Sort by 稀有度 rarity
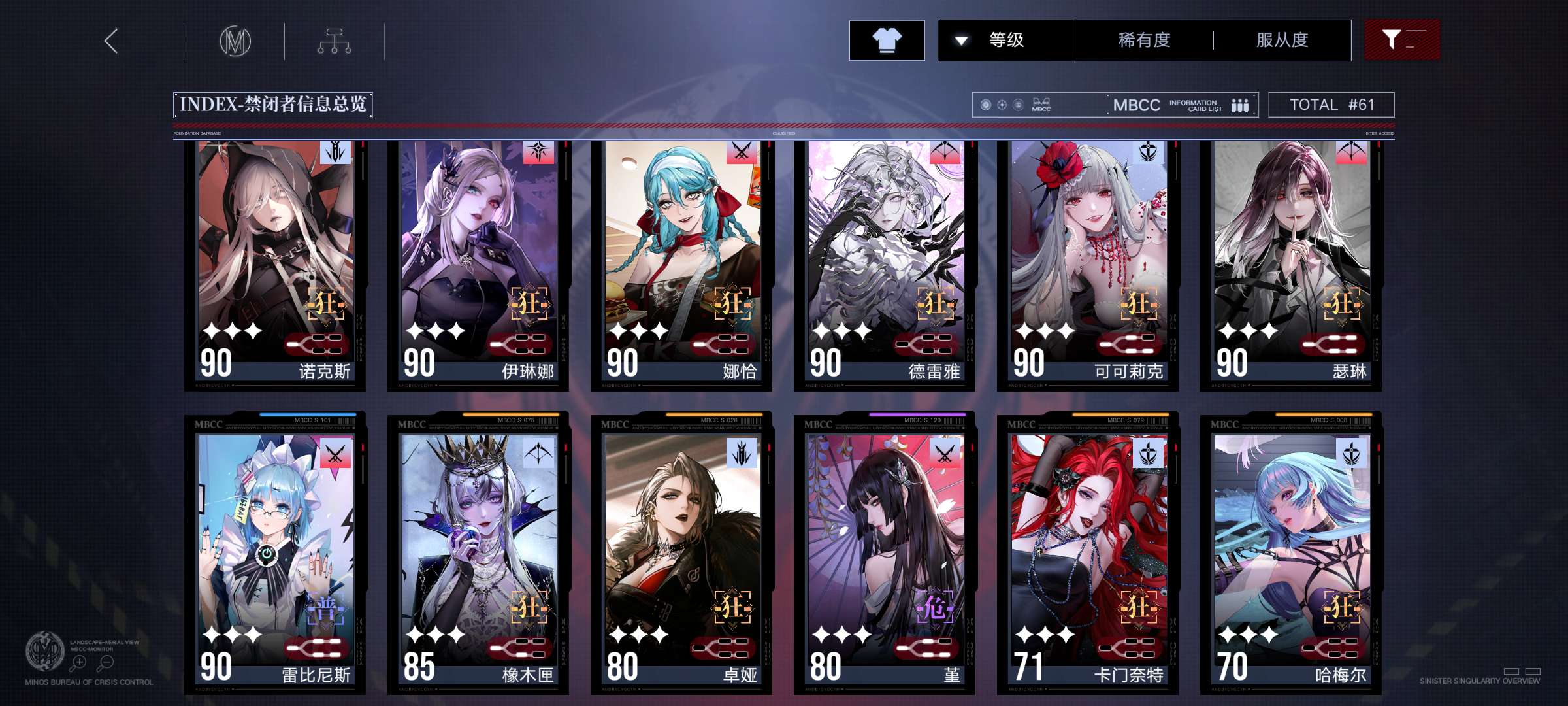 coord(1144,41)
